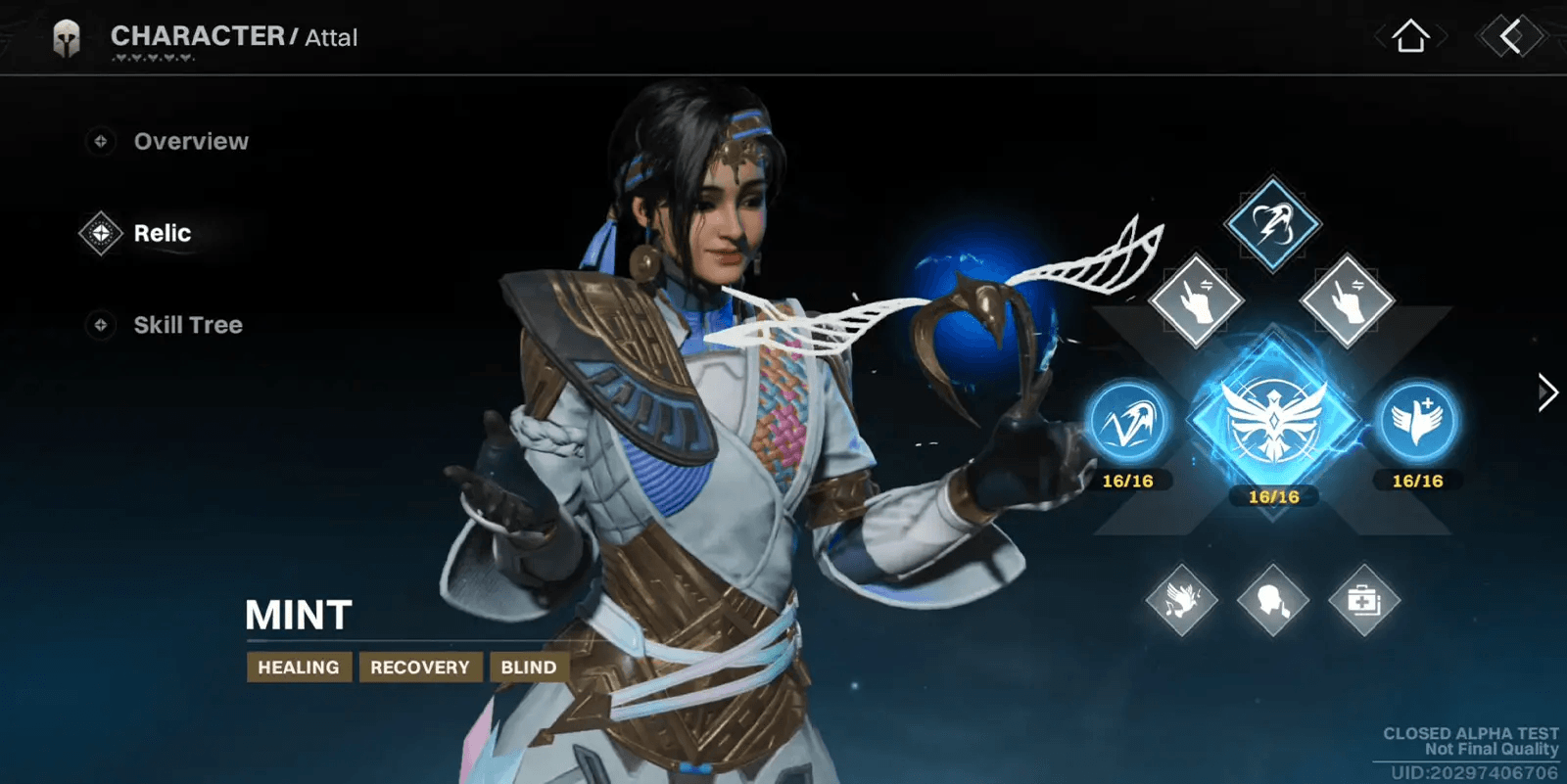Screen dimensions: 1567x784
Task: Return to the home screen
Action: point(1410,37)
